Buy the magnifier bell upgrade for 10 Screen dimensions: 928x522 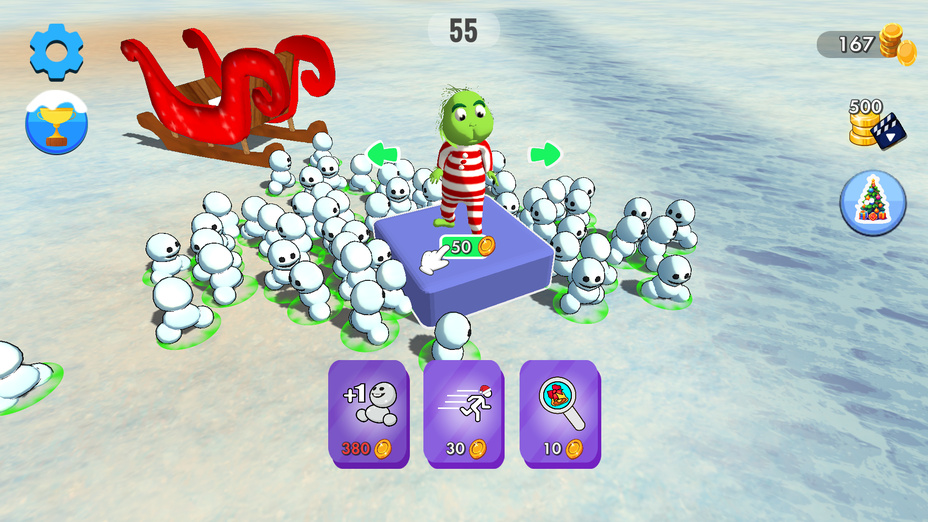click(x=560, y=413)
